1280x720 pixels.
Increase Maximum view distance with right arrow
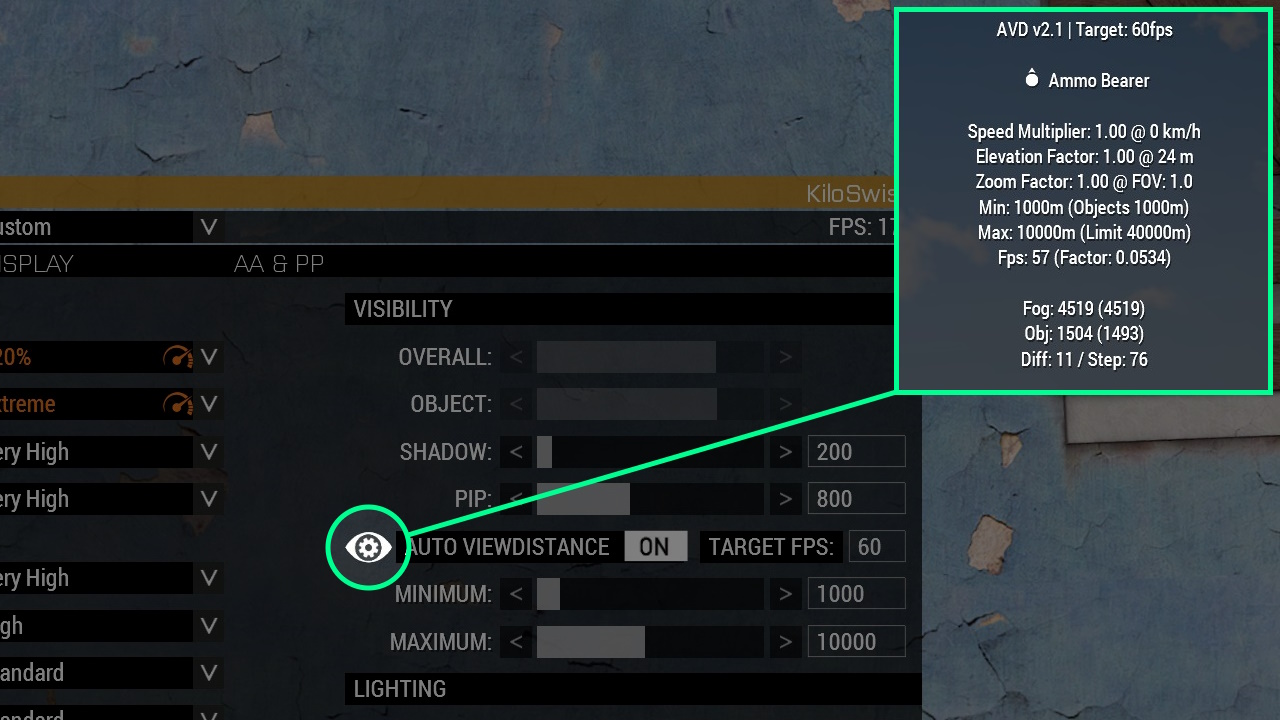tap(785, 641)
